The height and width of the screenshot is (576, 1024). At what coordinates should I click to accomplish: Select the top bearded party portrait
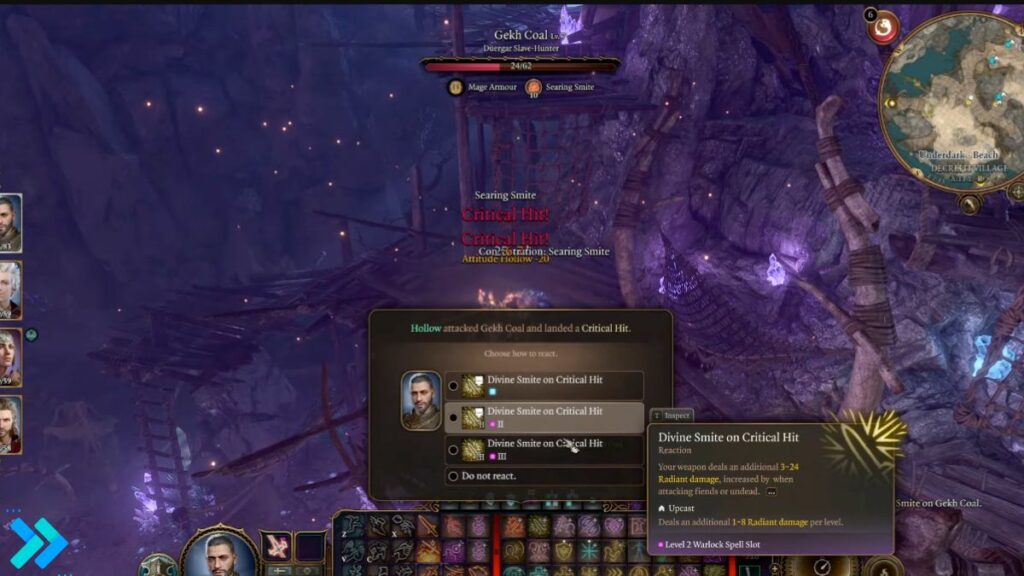pos(9,220)
